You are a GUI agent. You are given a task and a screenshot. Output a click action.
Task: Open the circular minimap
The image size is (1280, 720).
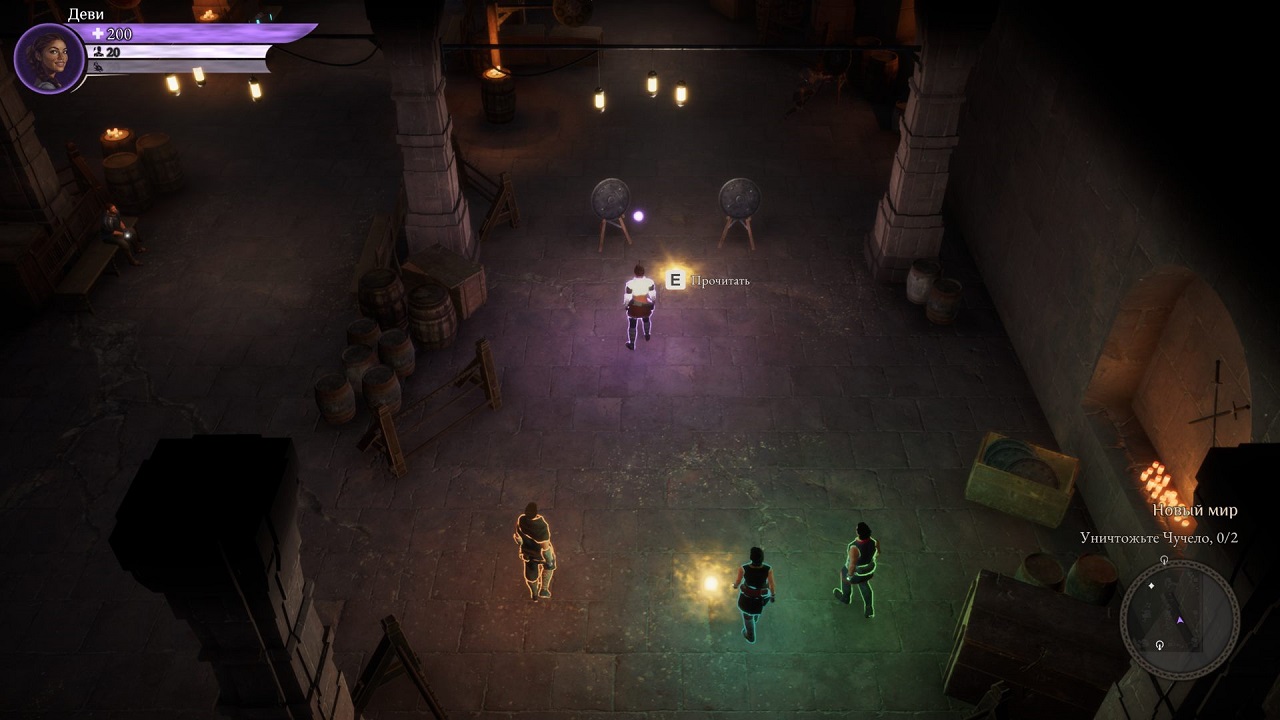click(x=1179, y=620)
